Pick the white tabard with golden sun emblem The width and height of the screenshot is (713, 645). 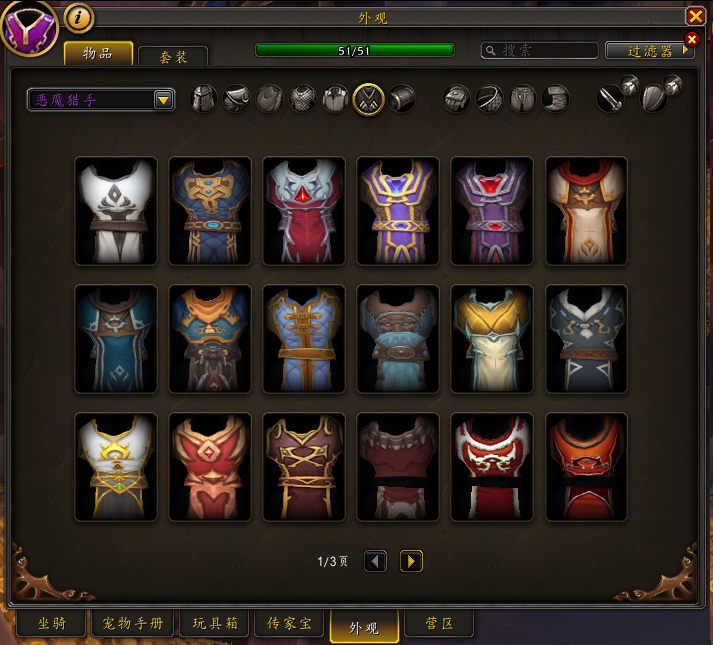pos(116,467)
